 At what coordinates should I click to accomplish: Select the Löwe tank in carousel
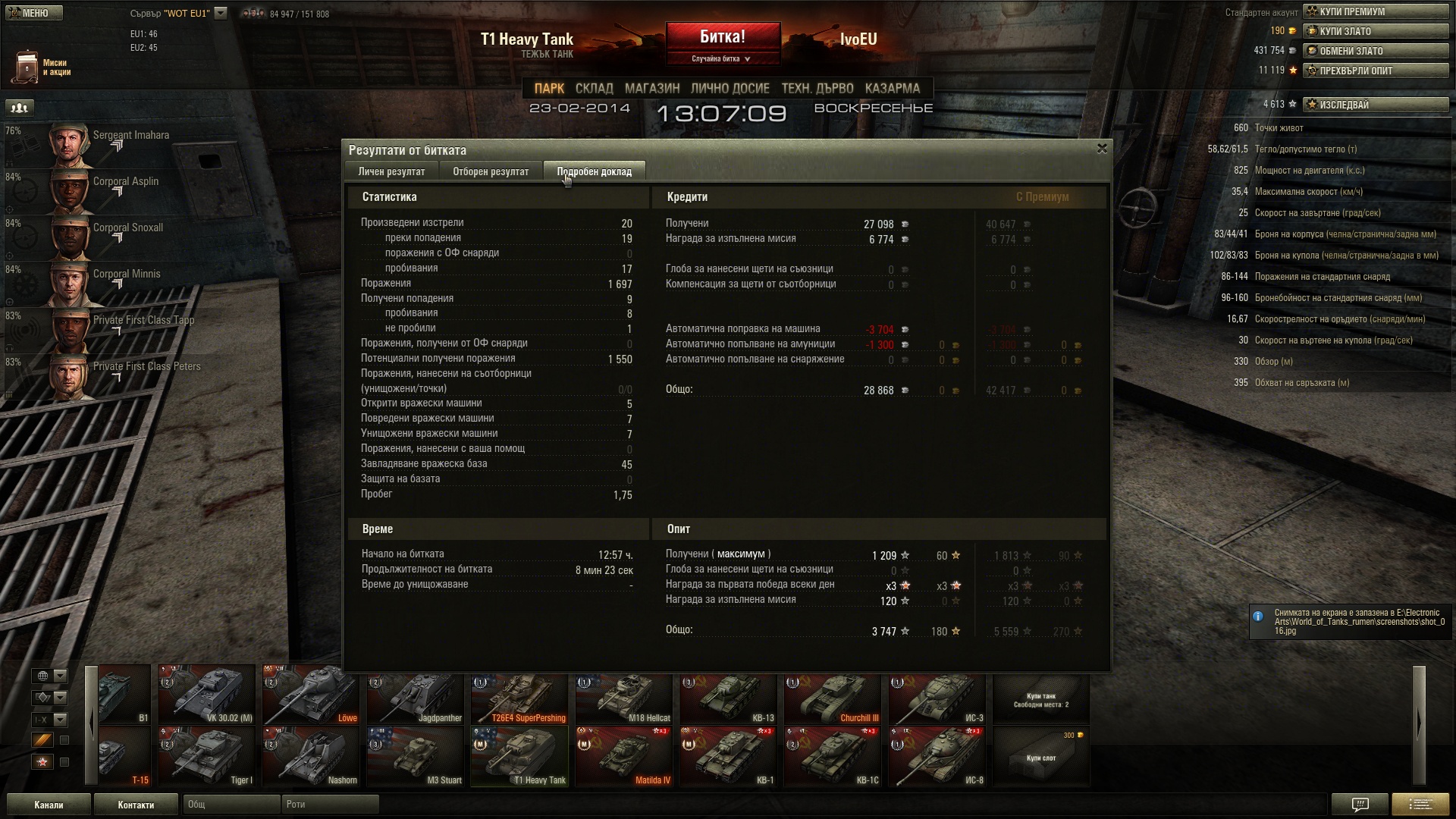point(311,695)
